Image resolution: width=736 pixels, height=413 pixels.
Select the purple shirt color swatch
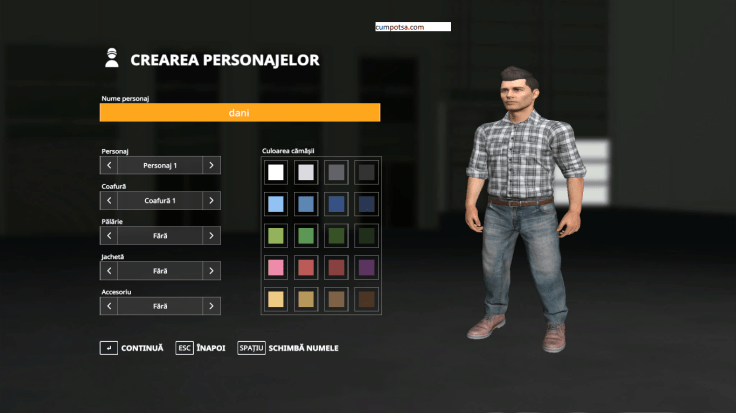(x=367, y=267)
